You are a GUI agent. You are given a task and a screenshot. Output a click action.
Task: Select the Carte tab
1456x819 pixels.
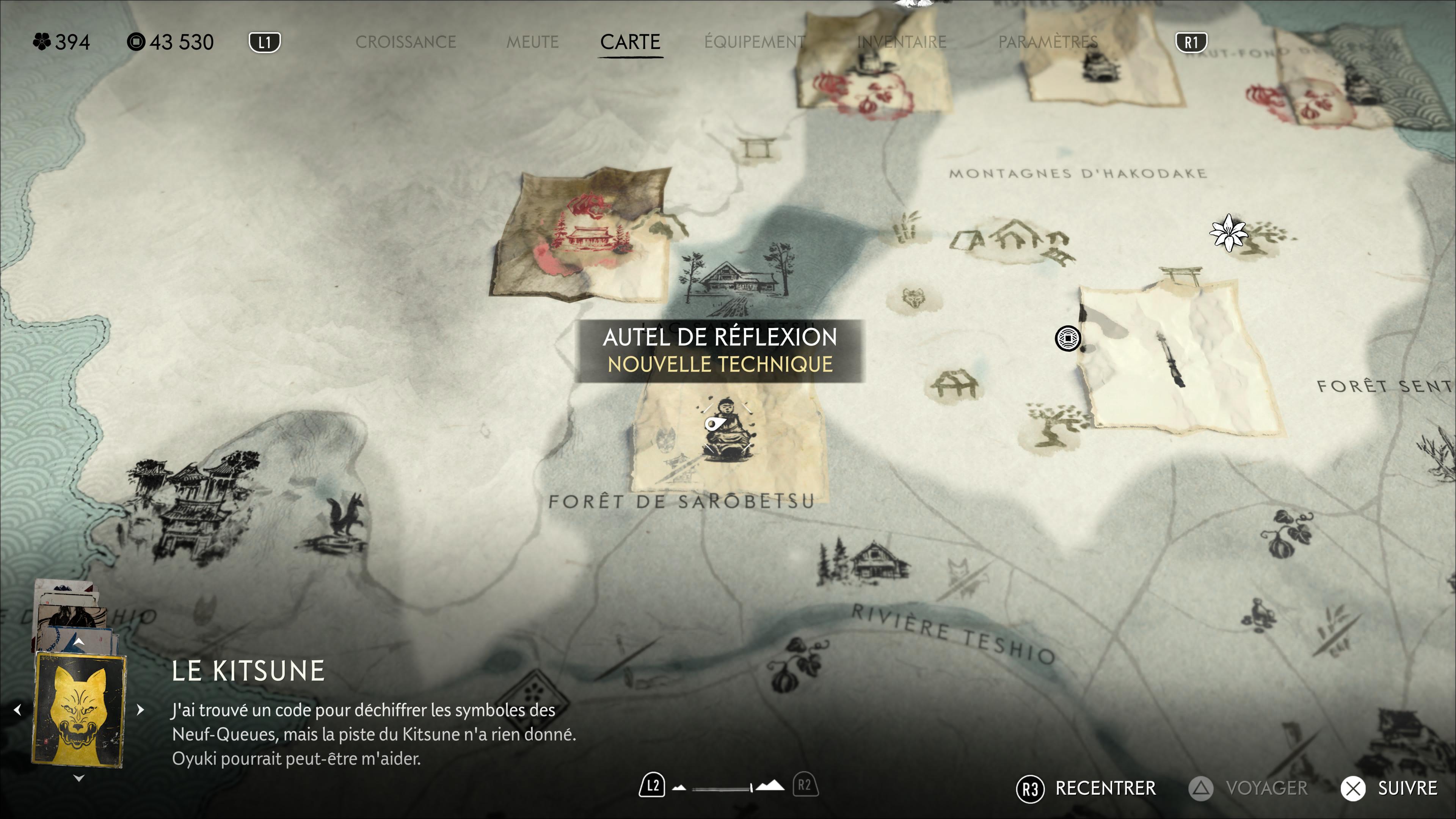(x=630, y=42)
